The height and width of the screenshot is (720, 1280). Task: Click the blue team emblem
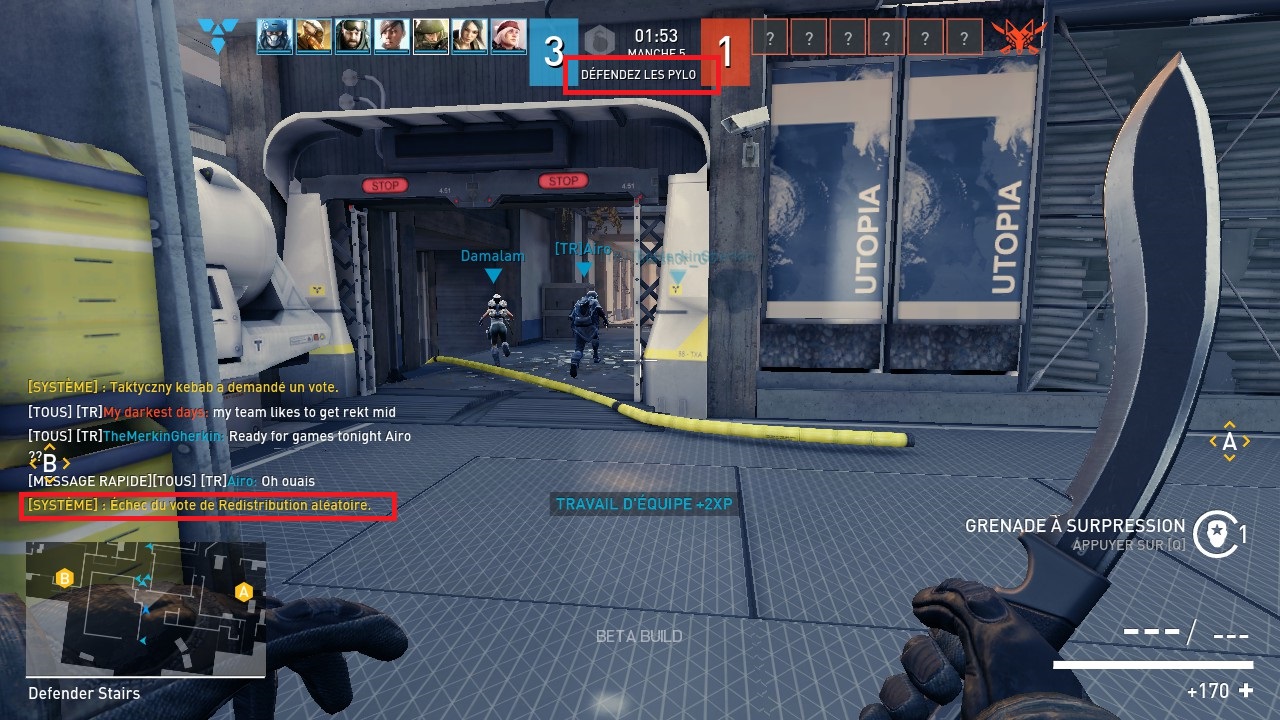coord(217,36)
